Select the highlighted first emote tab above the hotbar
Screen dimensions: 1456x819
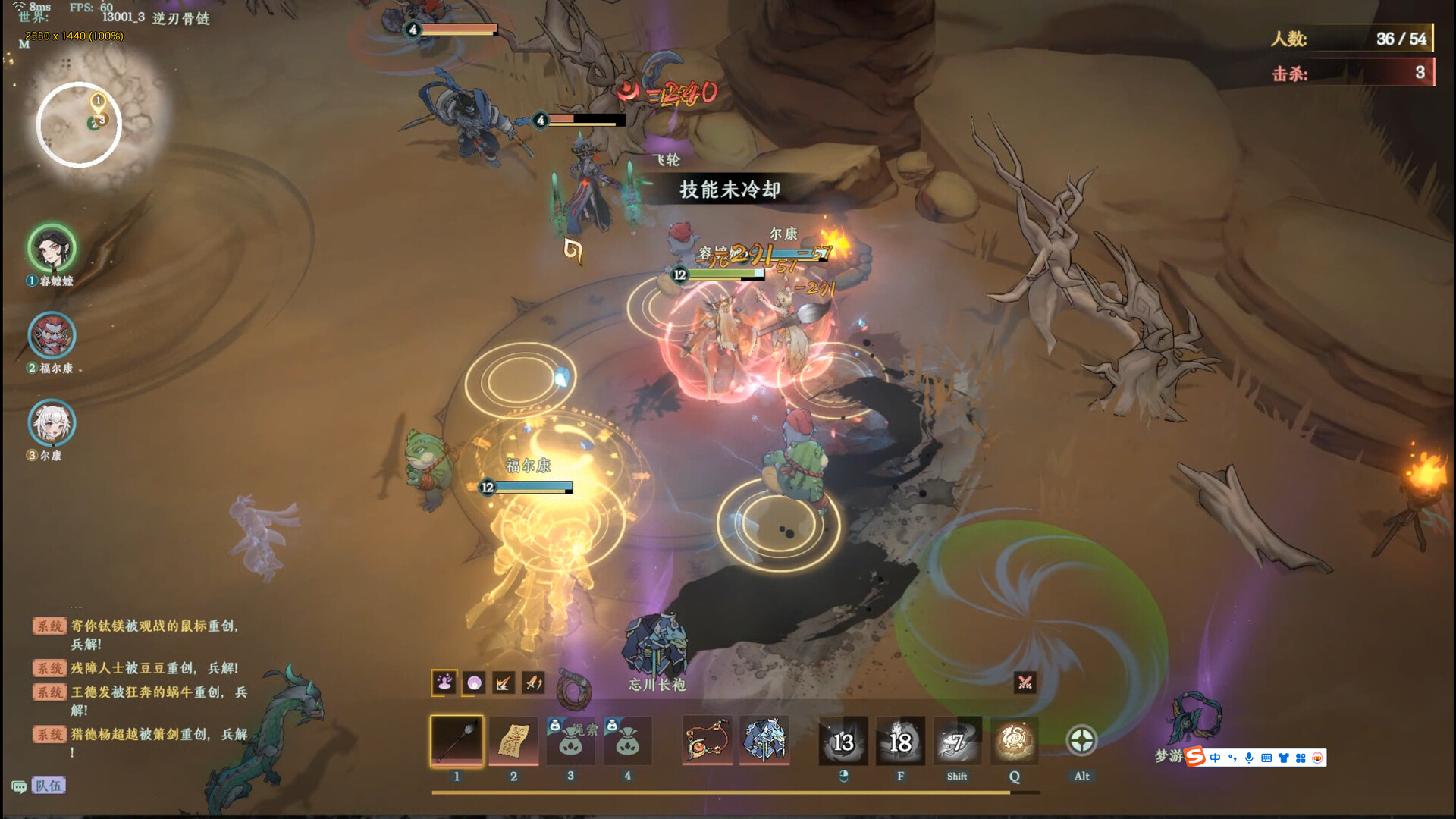[444, 682]
